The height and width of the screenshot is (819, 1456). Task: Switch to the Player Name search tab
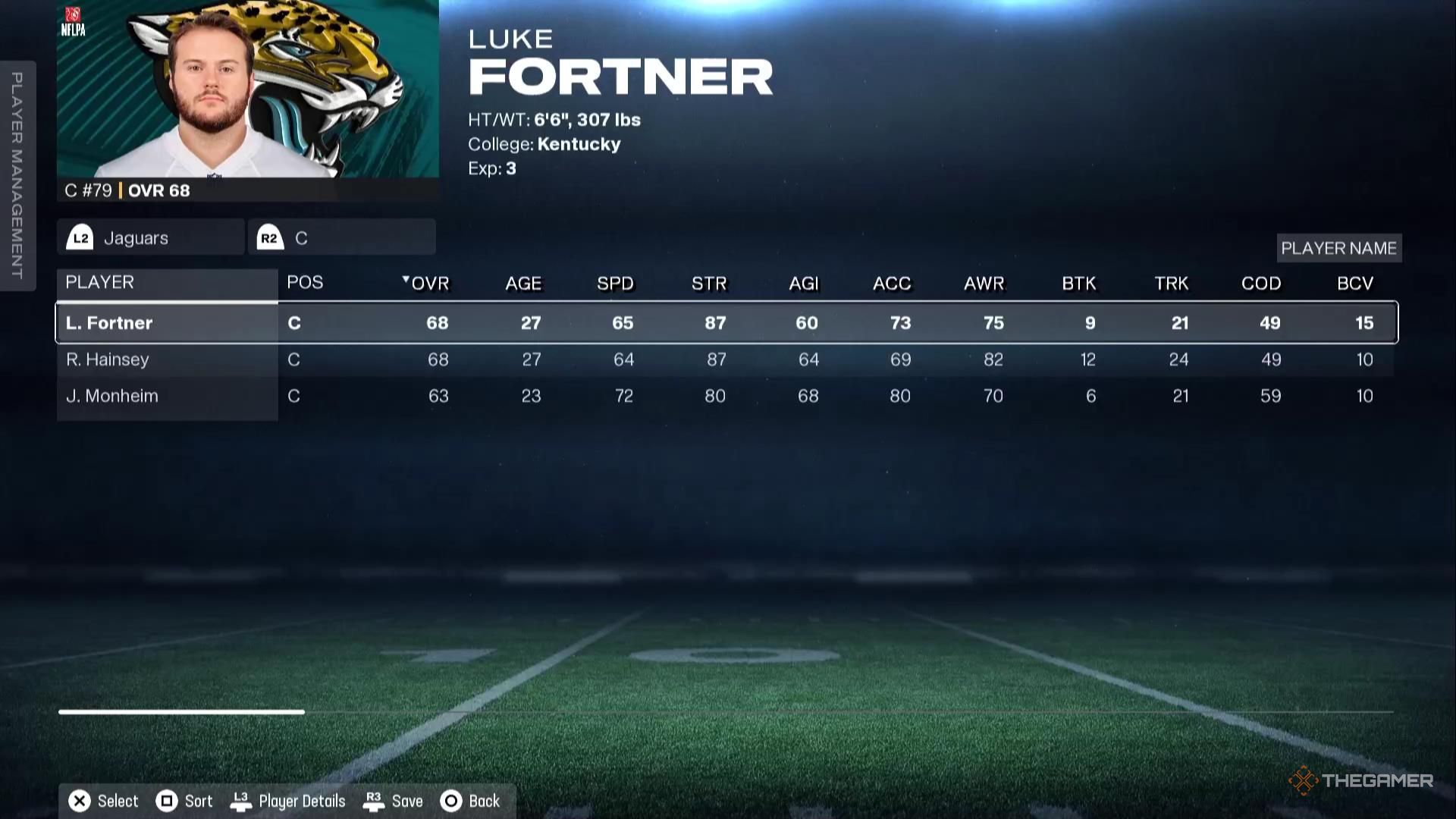(x=1338, y=247)
